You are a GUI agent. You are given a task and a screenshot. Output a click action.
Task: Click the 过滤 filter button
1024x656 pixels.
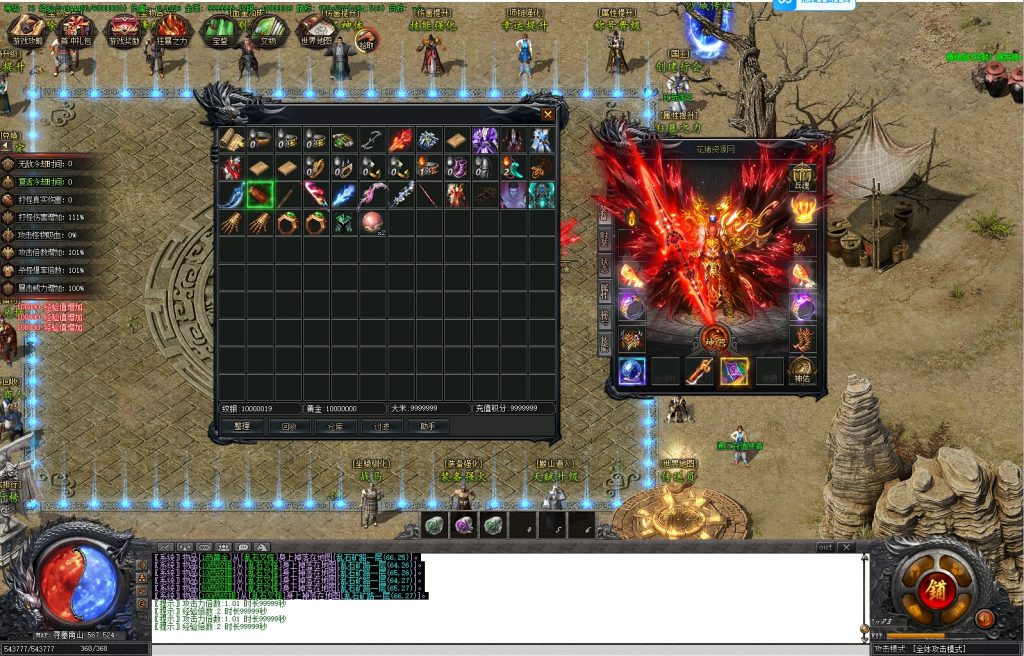(382, 426)
